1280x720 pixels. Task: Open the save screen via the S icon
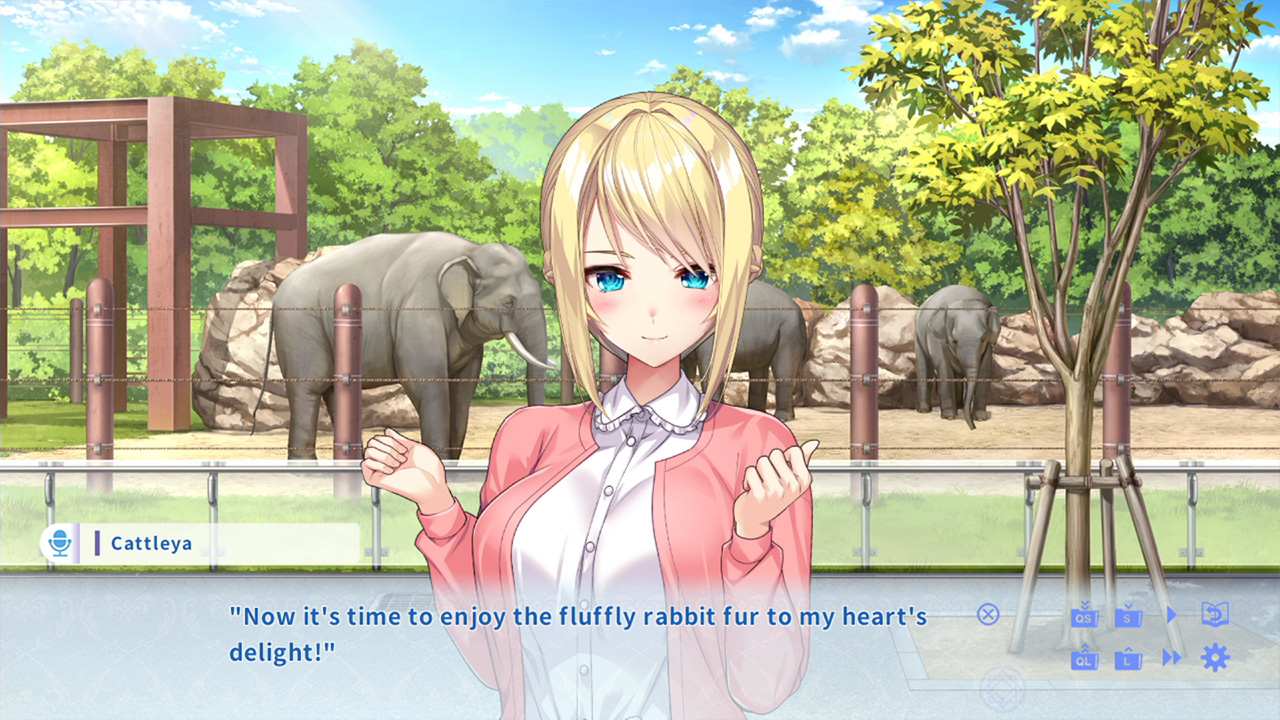1128,617
